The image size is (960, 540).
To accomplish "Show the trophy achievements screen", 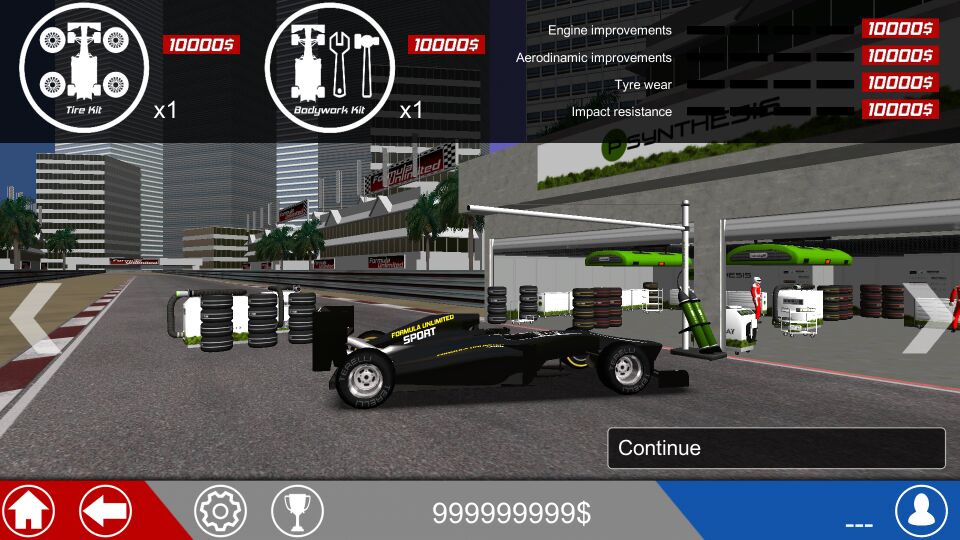I will [297, 511].
